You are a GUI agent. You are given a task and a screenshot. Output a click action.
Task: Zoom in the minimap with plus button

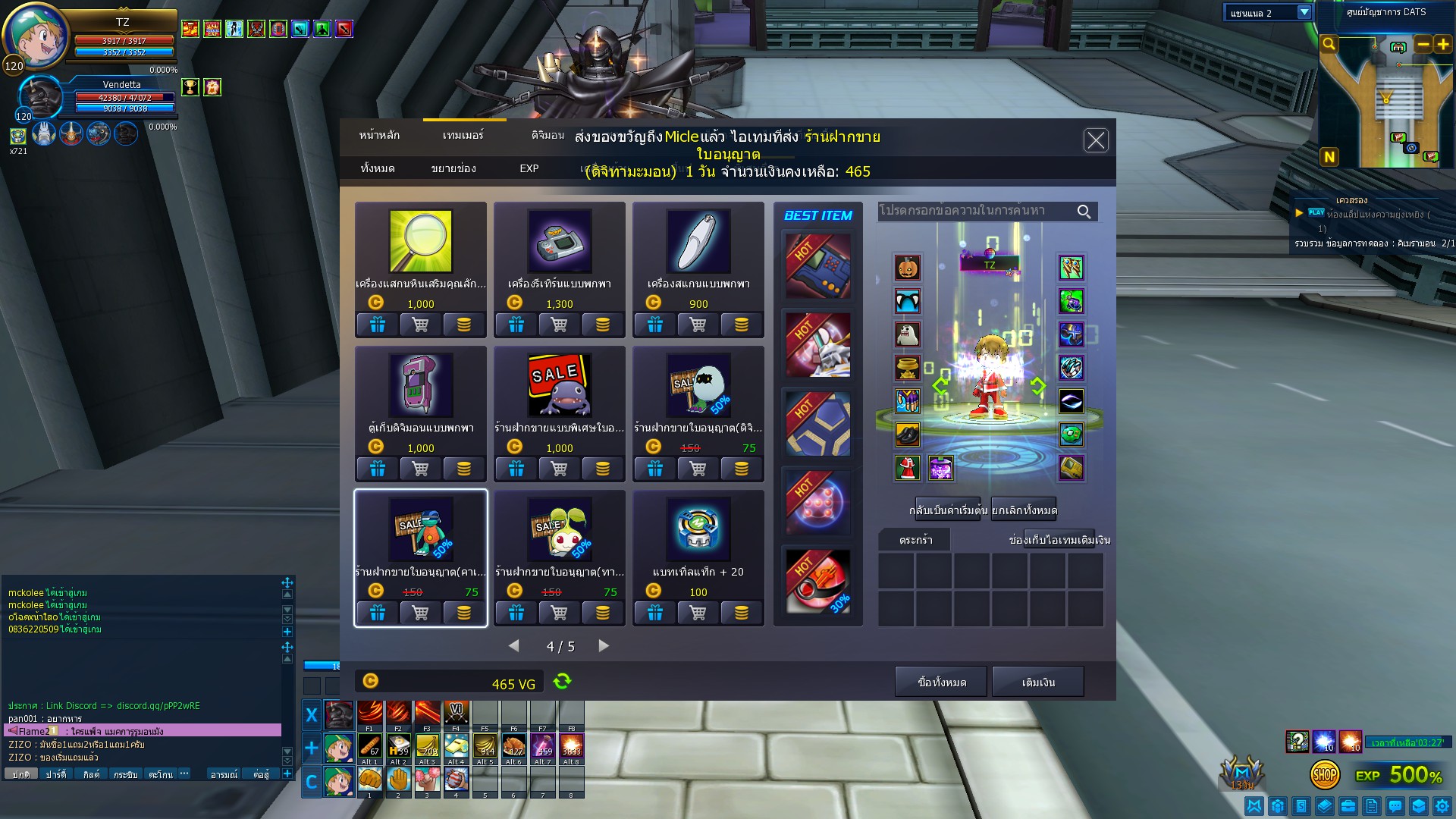coord(1443,45)
